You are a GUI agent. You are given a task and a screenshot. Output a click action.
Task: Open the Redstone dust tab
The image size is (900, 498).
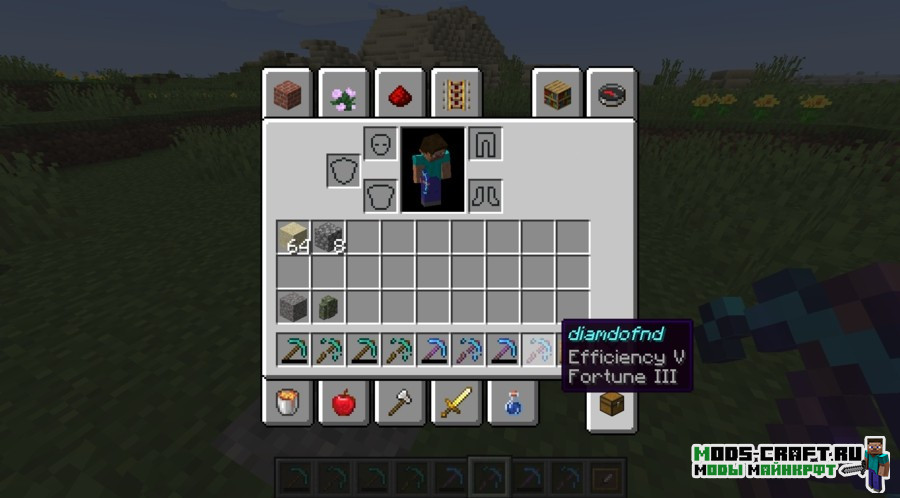tap(402, 95)
